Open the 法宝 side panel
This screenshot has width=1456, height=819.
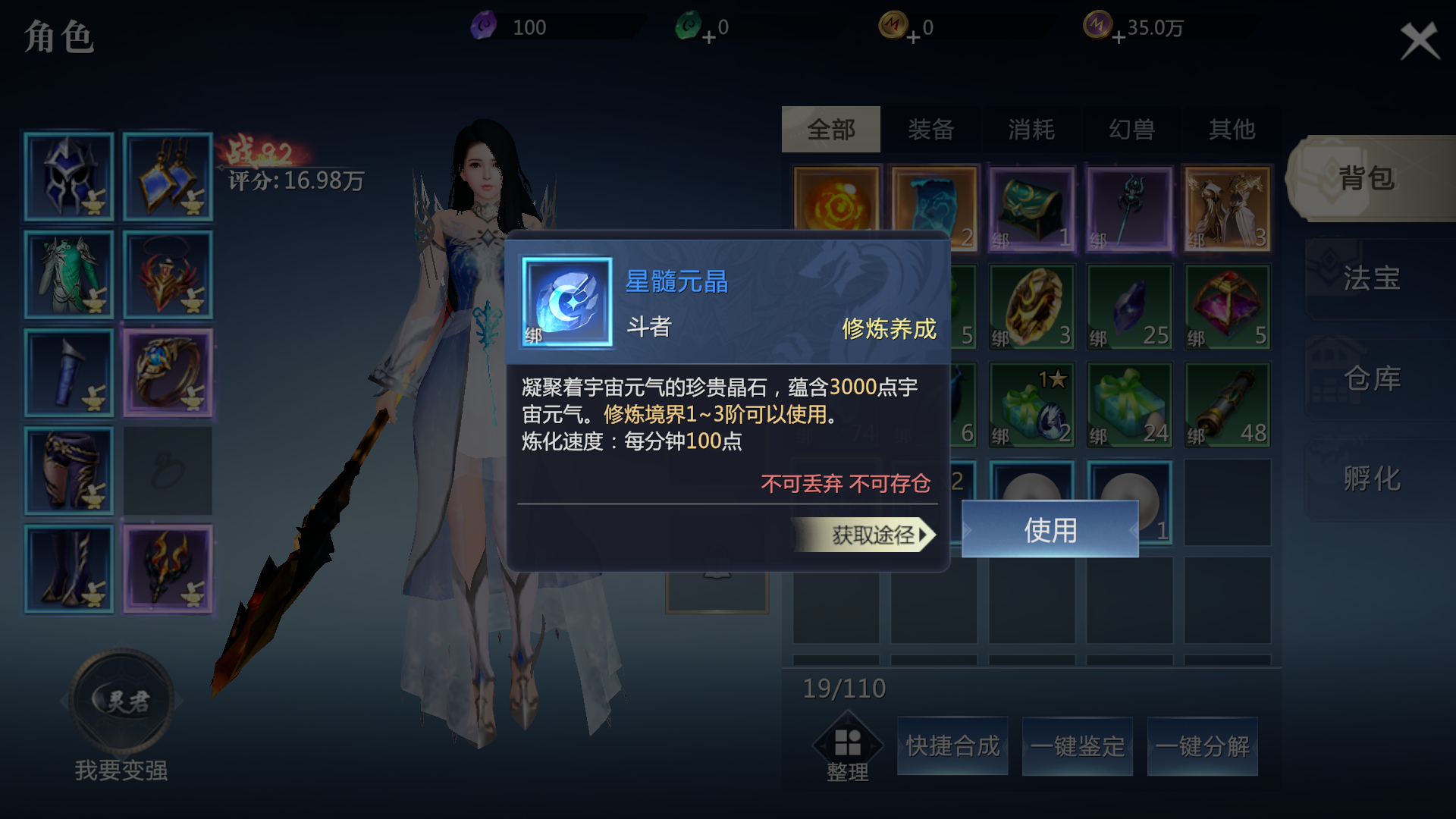pos(1371,278)
